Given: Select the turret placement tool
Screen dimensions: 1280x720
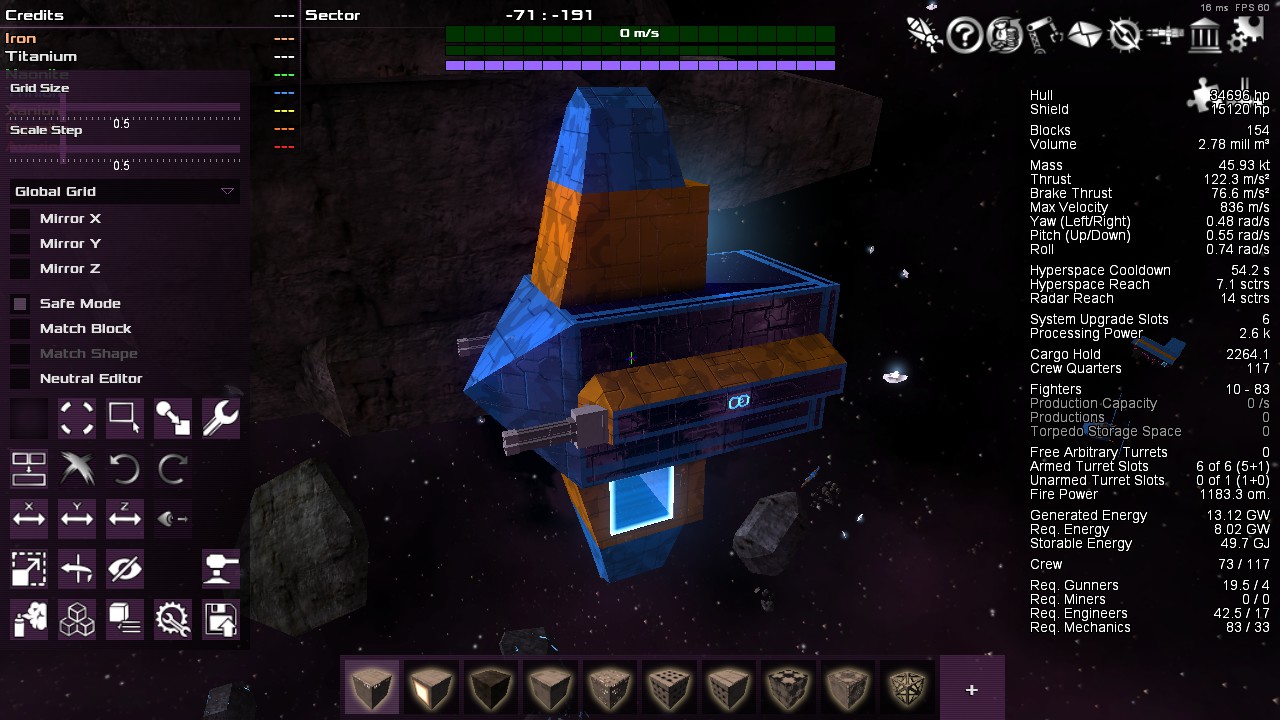Looking at the screenshot, I should click(220, 569).
